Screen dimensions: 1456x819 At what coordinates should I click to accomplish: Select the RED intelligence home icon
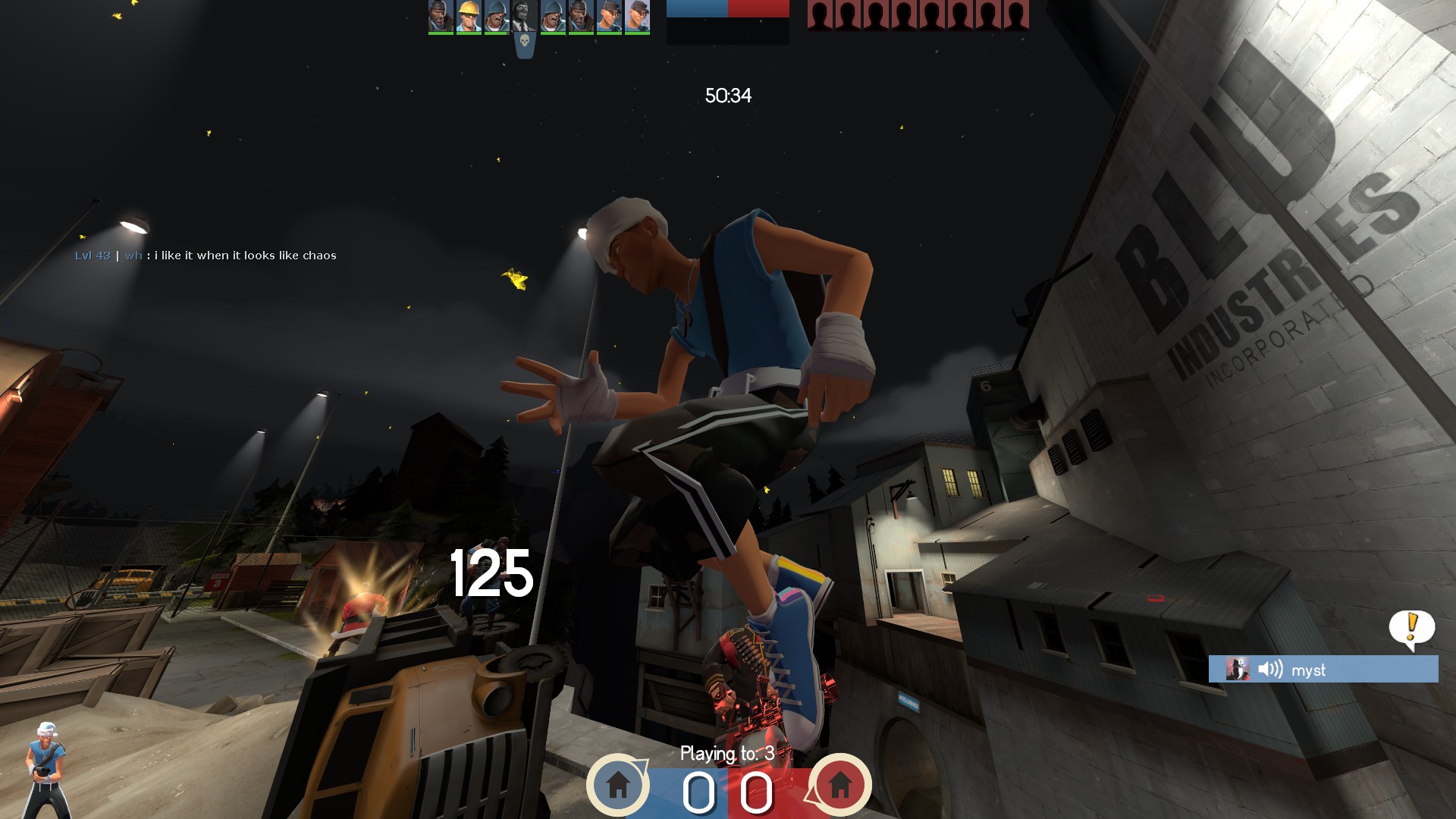pos(839,784)
